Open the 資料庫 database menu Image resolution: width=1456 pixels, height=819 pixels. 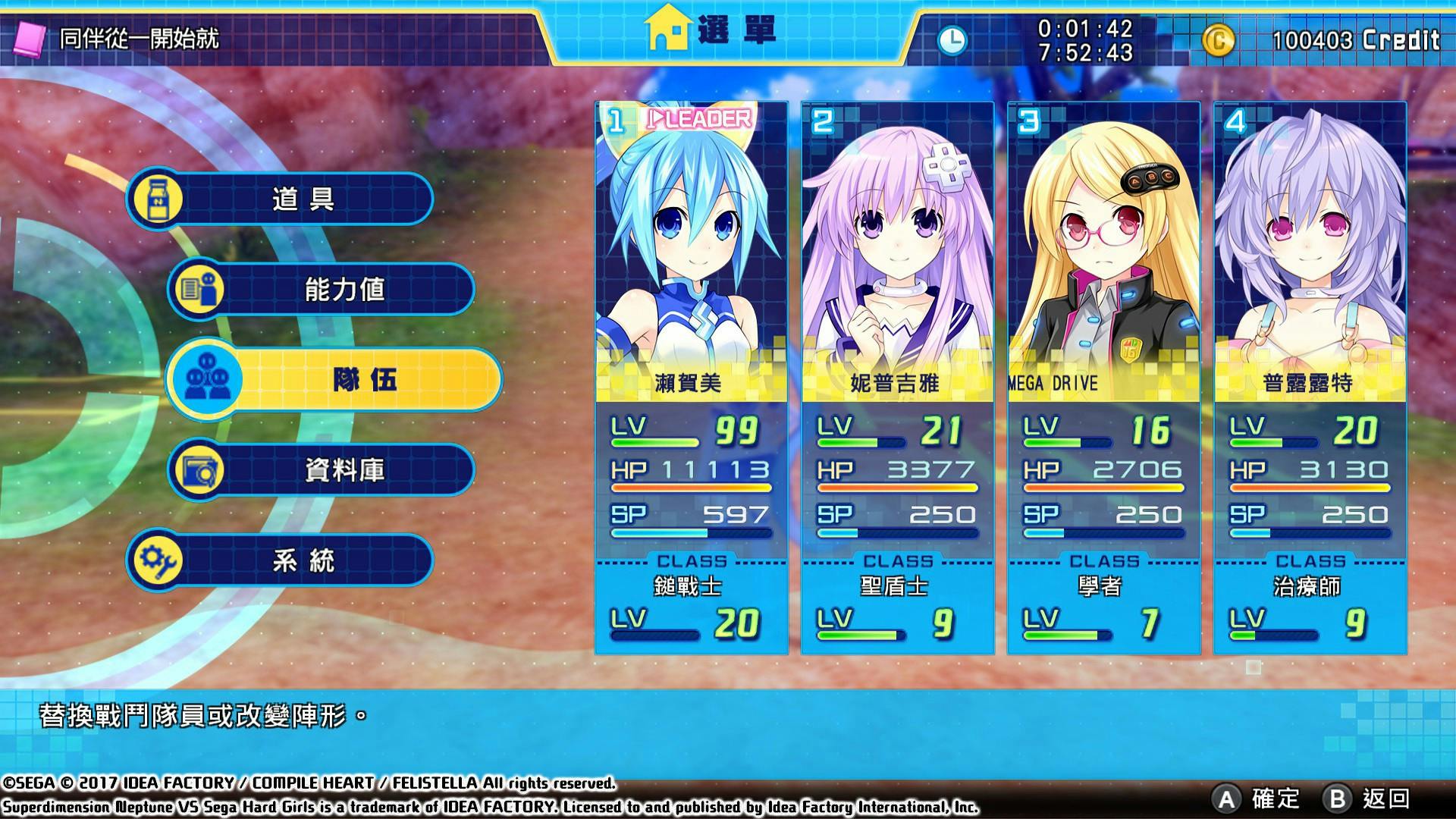tap(322, 470)
